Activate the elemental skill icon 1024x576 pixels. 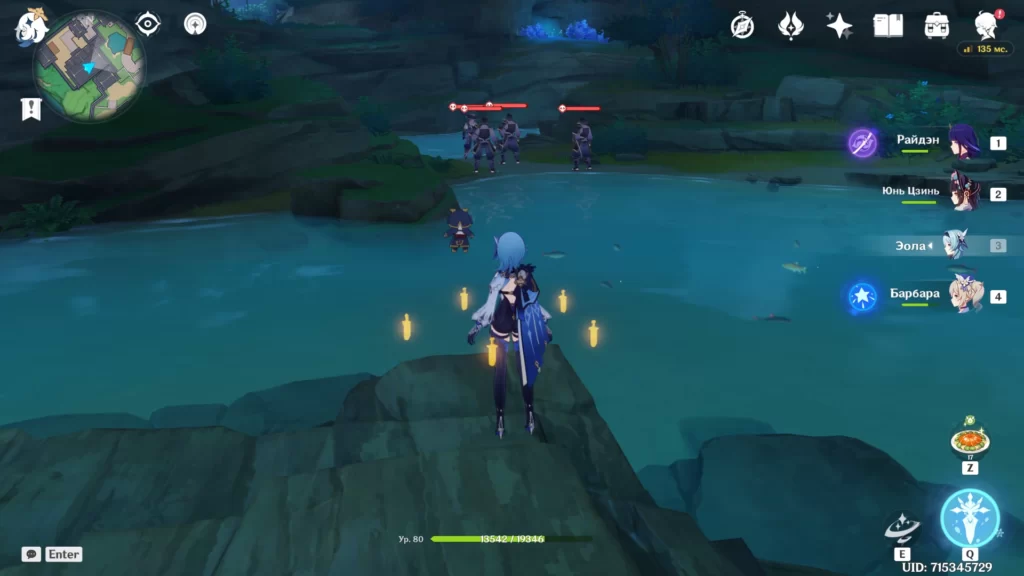(x=902, y=528)
